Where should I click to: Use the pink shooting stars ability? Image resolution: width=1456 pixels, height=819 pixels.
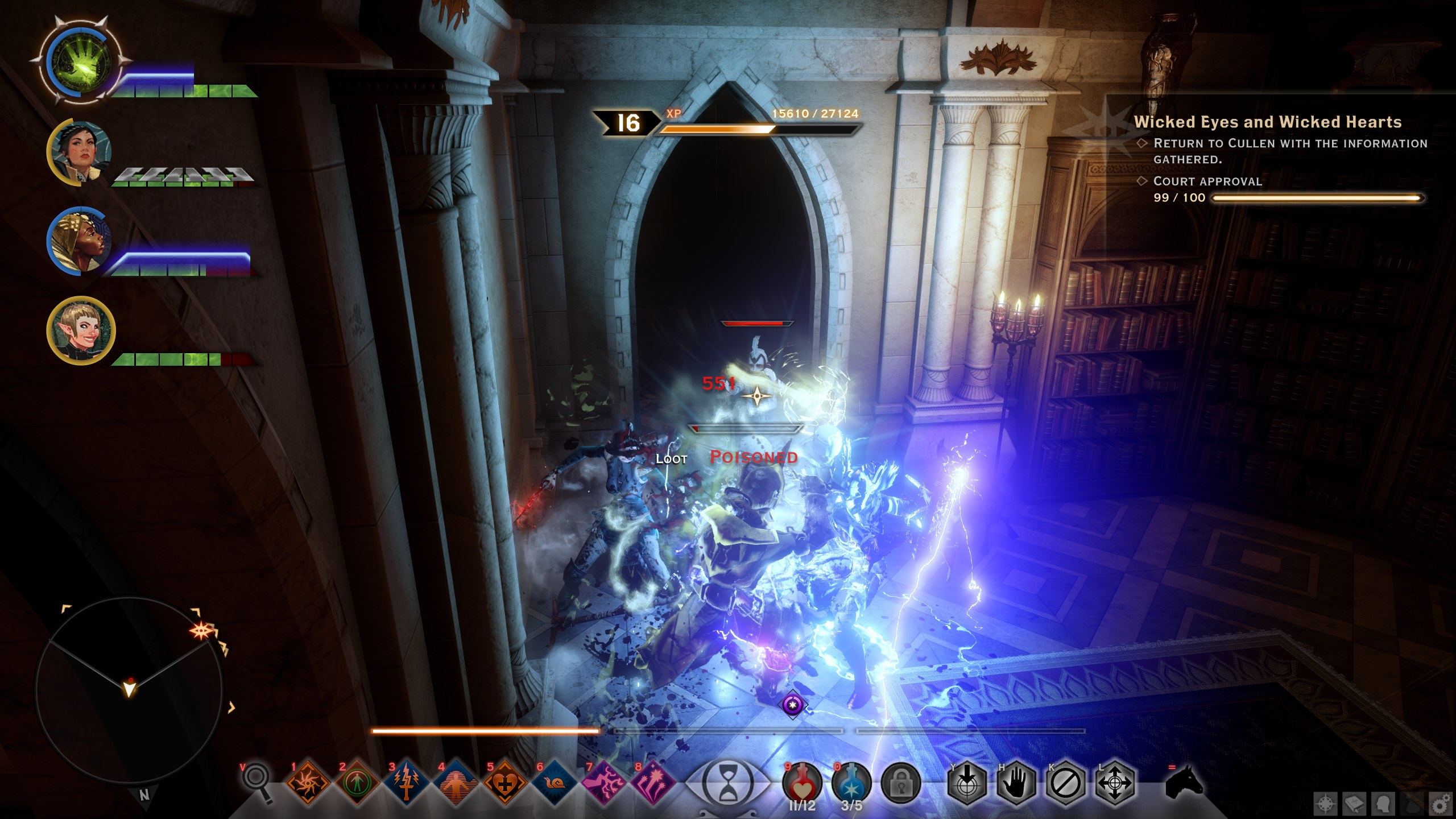[653, 783]
